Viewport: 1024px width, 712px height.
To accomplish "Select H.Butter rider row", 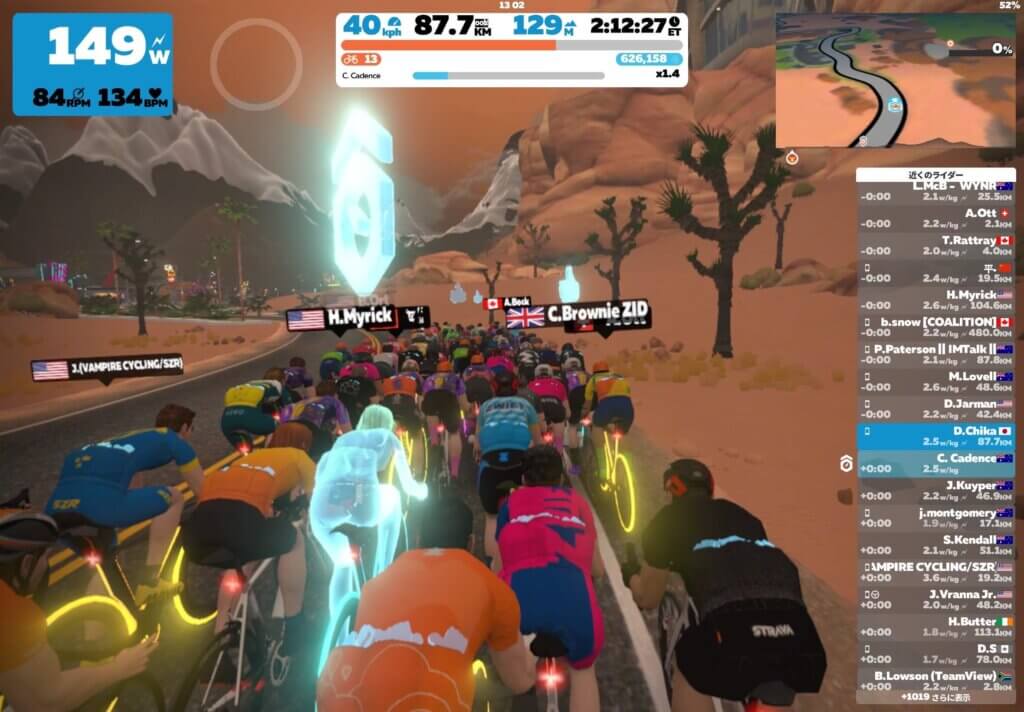I will pyautogui.click(x=935, y=626).
